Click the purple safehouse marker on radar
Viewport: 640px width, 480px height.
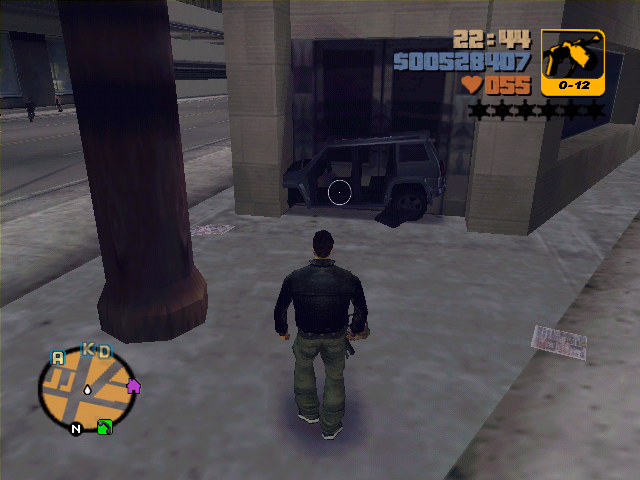[133, 386]
